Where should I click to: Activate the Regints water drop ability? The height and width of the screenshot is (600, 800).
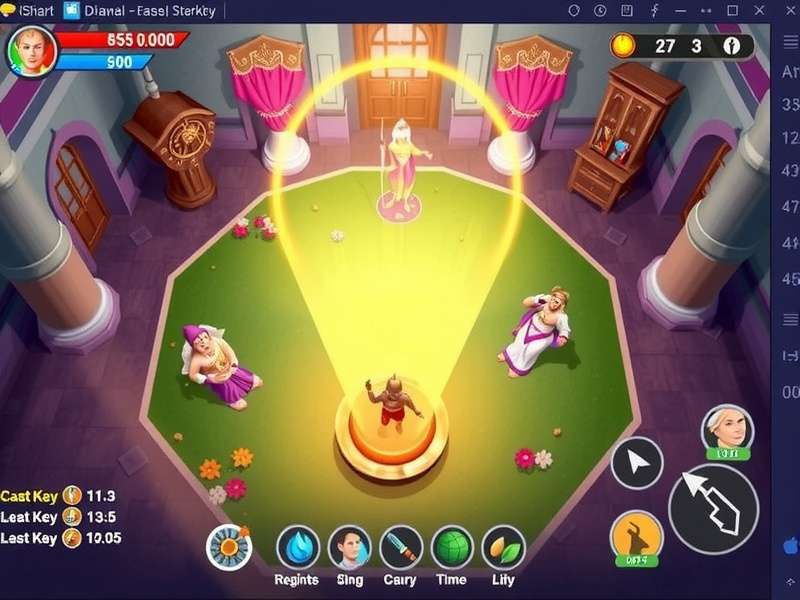click(297, 547)
